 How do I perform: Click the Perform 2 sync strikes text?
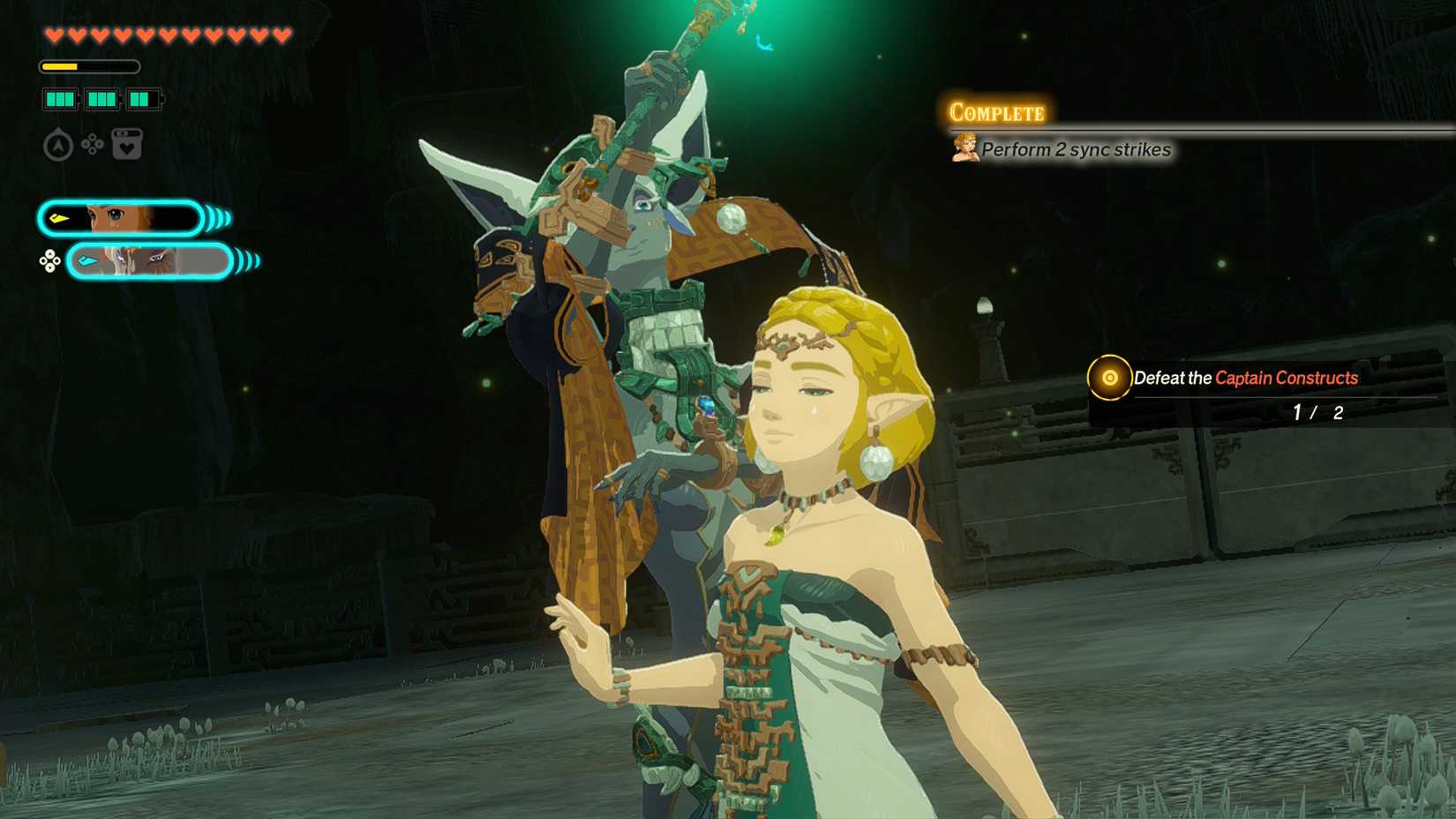tap(1078, 150)
